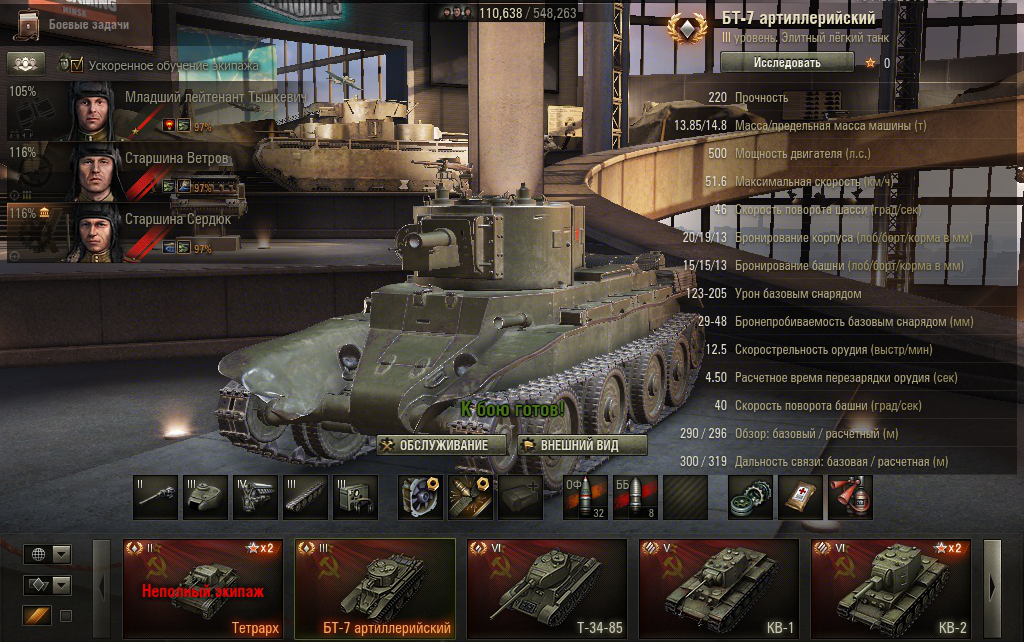The width and height of the screenshot is (1024, 642).
Task: Select the radio module slot
Action: (355, 497)
